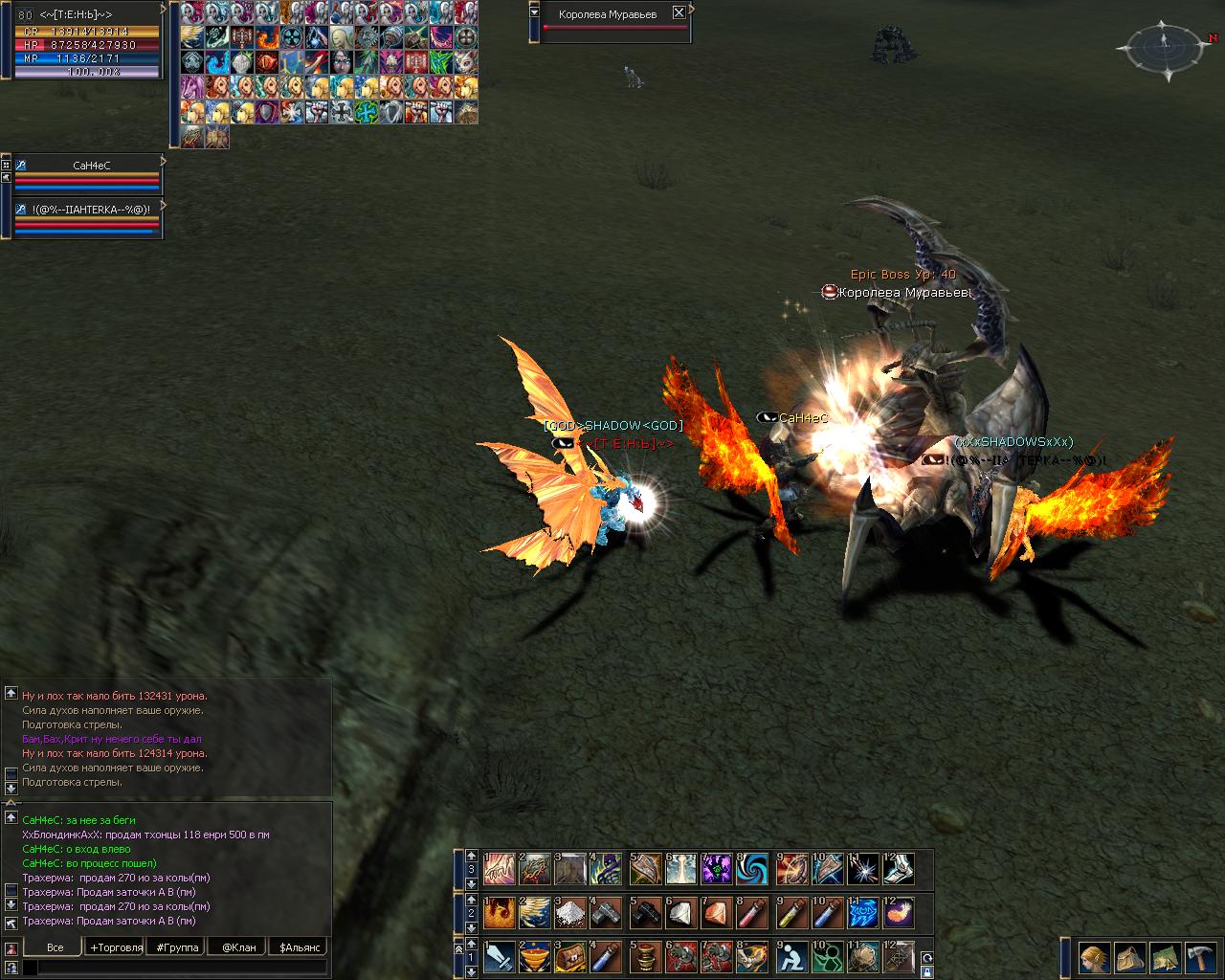Switch to the +Торговля chat tab

[x=116, y=947]
